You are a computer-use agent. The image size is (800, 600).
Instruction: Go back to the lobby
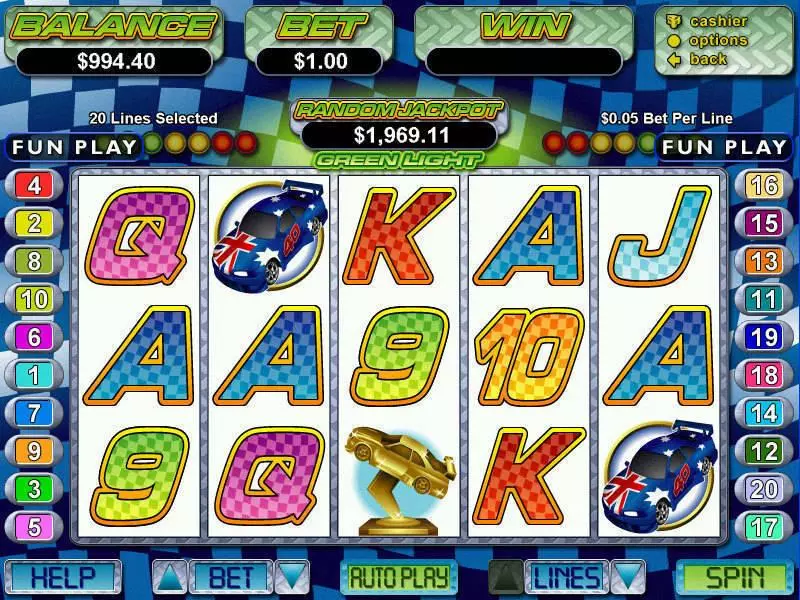708,59
